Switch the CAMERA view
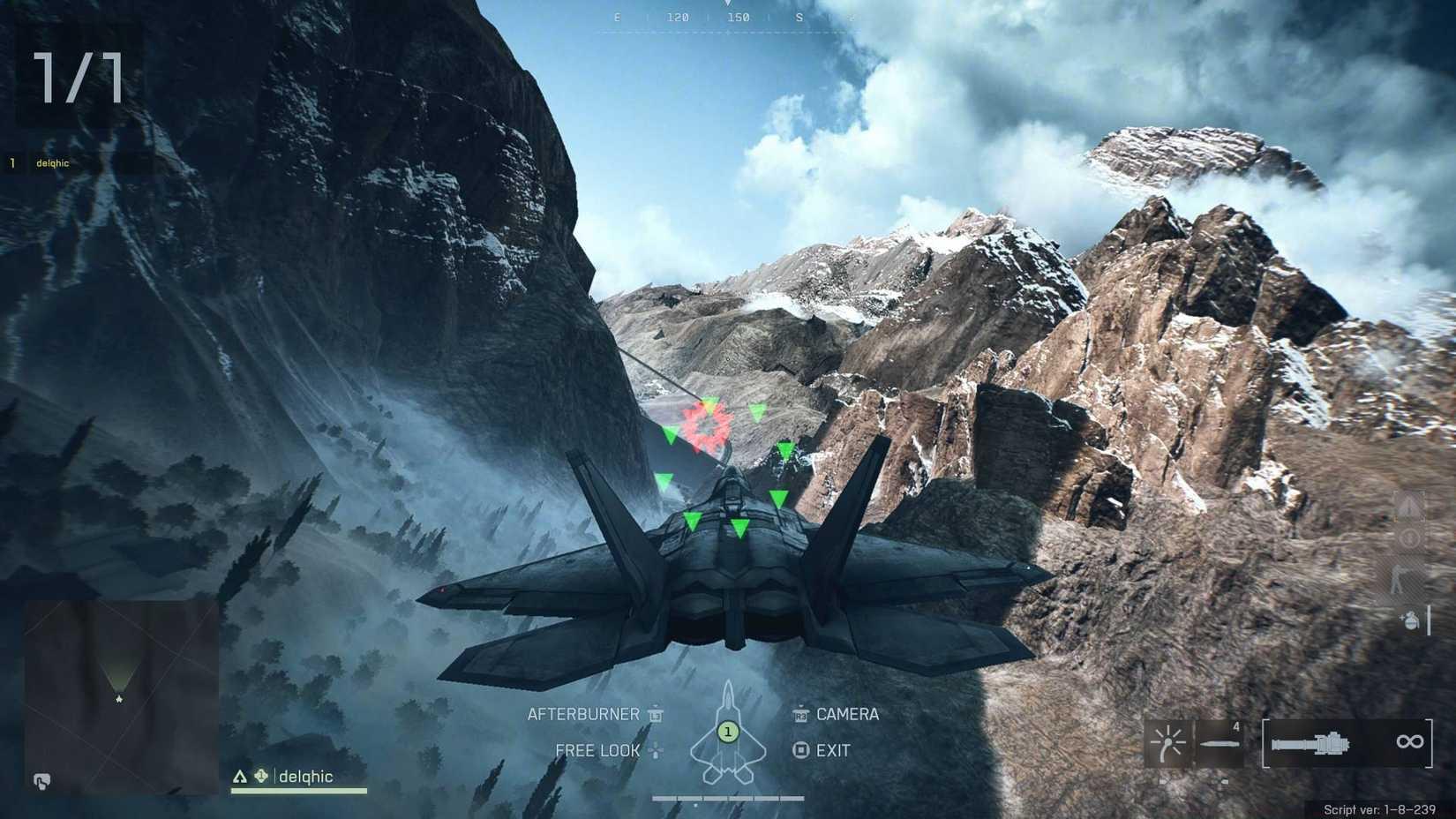 click(x=848, y=715)
